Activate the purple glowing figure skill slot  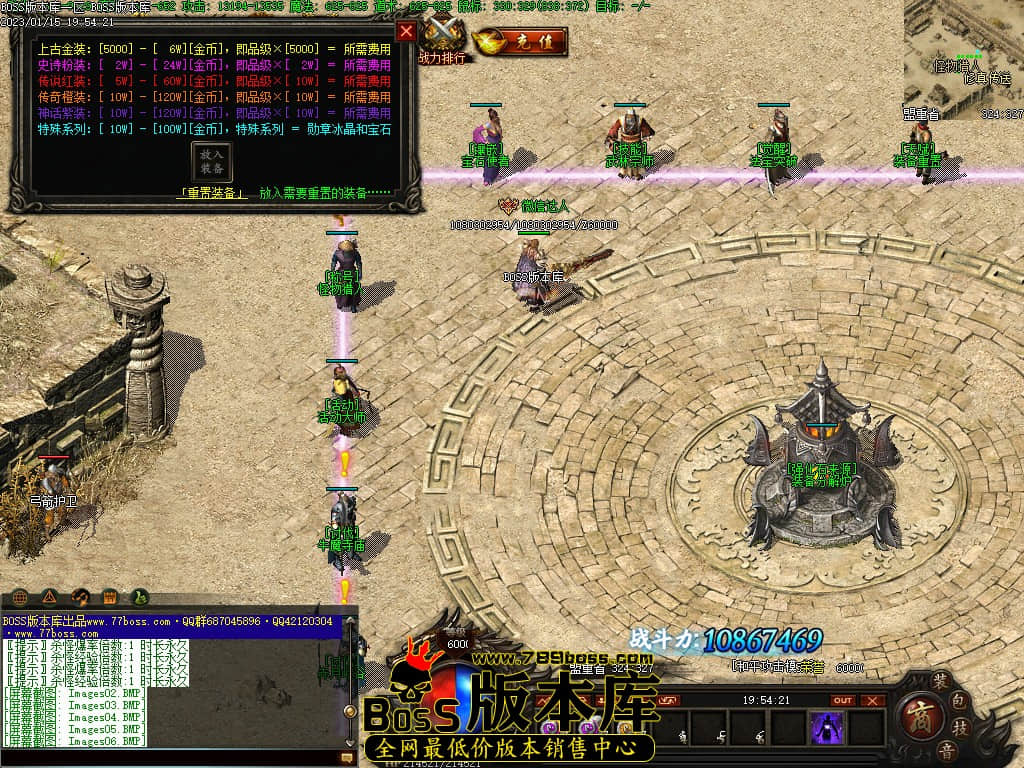point(827,727)
